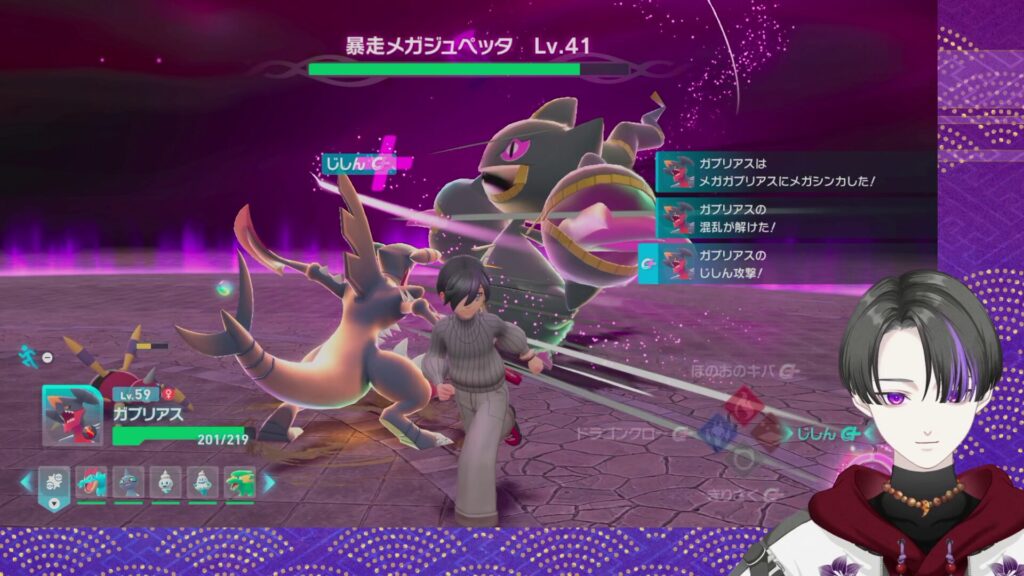Click the party bar's left arrow
1024x576 pixels.
click(x=26, y=483)
